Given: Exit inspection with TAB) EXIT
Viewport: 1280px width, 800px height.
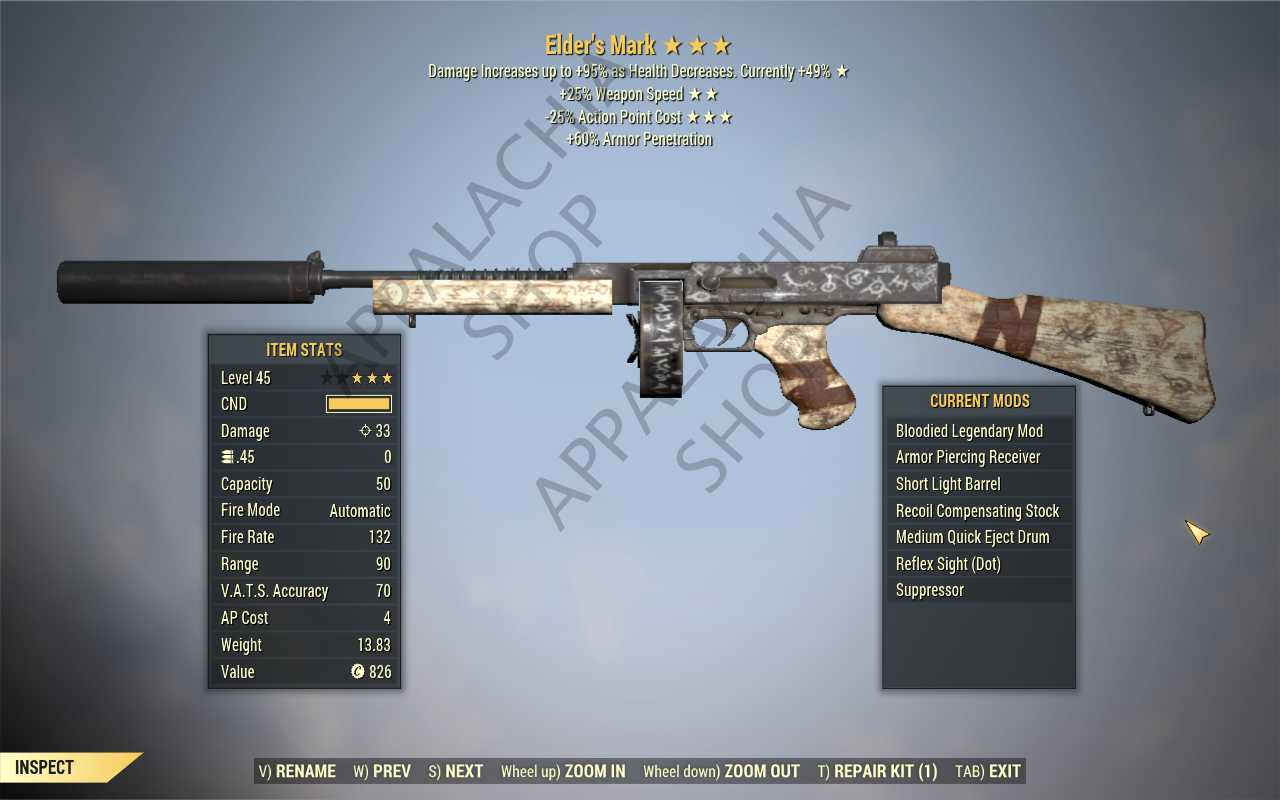Looking at the screenshot, I should 986,771.
